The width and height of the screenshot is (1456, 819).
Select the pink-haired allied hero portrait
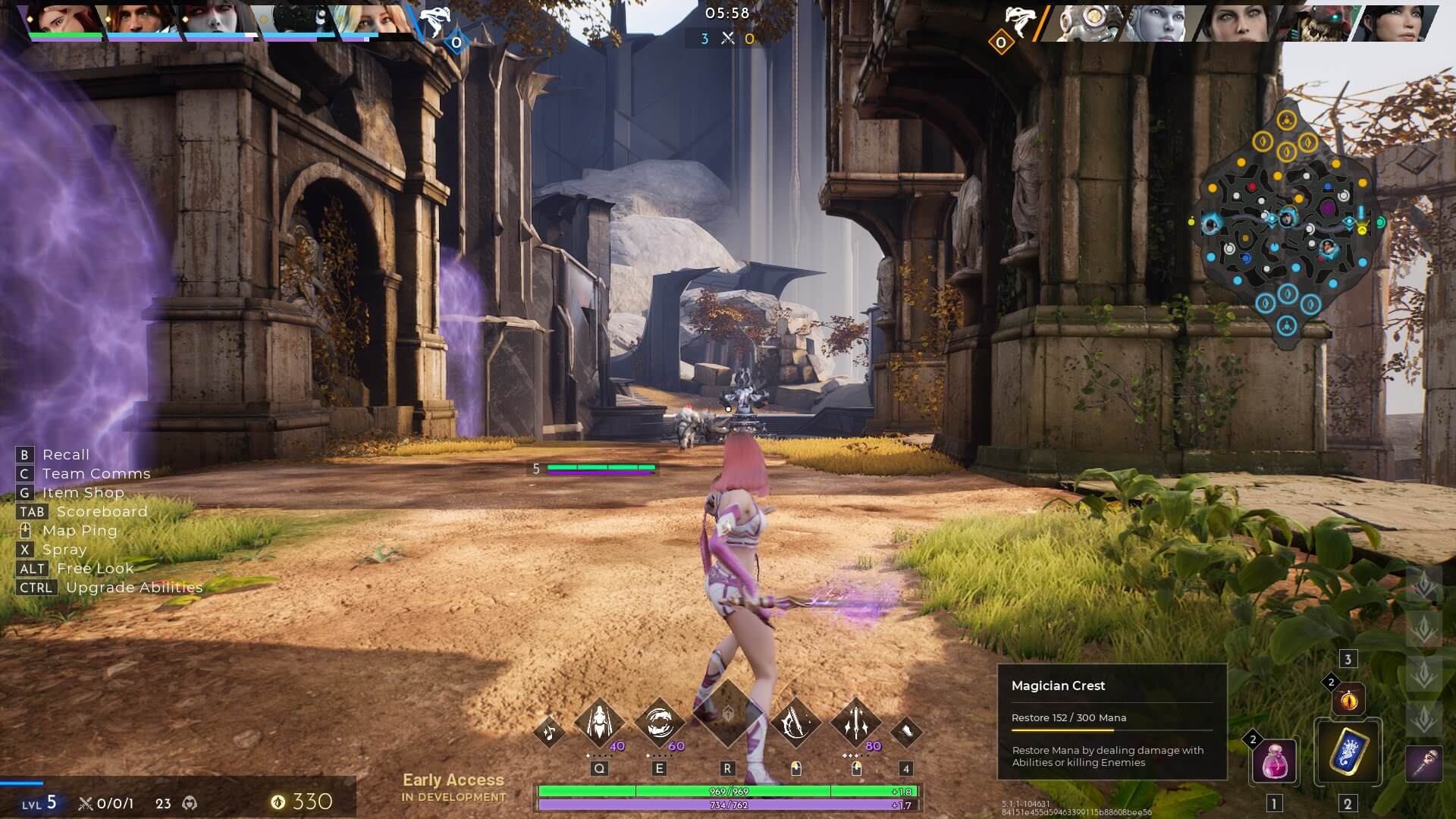tap(65, 20)
